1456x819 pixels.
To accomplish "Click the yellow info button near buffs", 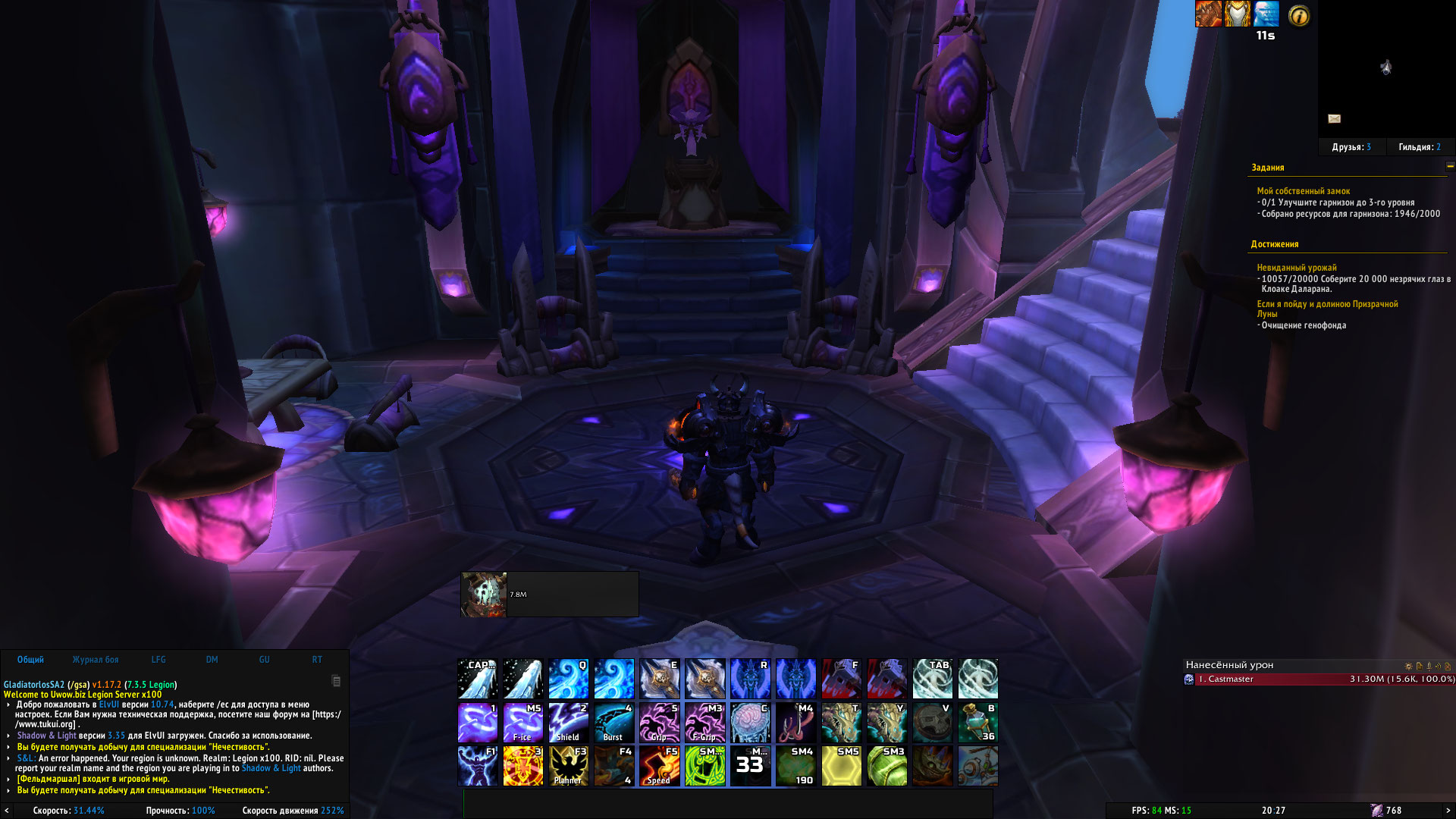I will 1298,15.
